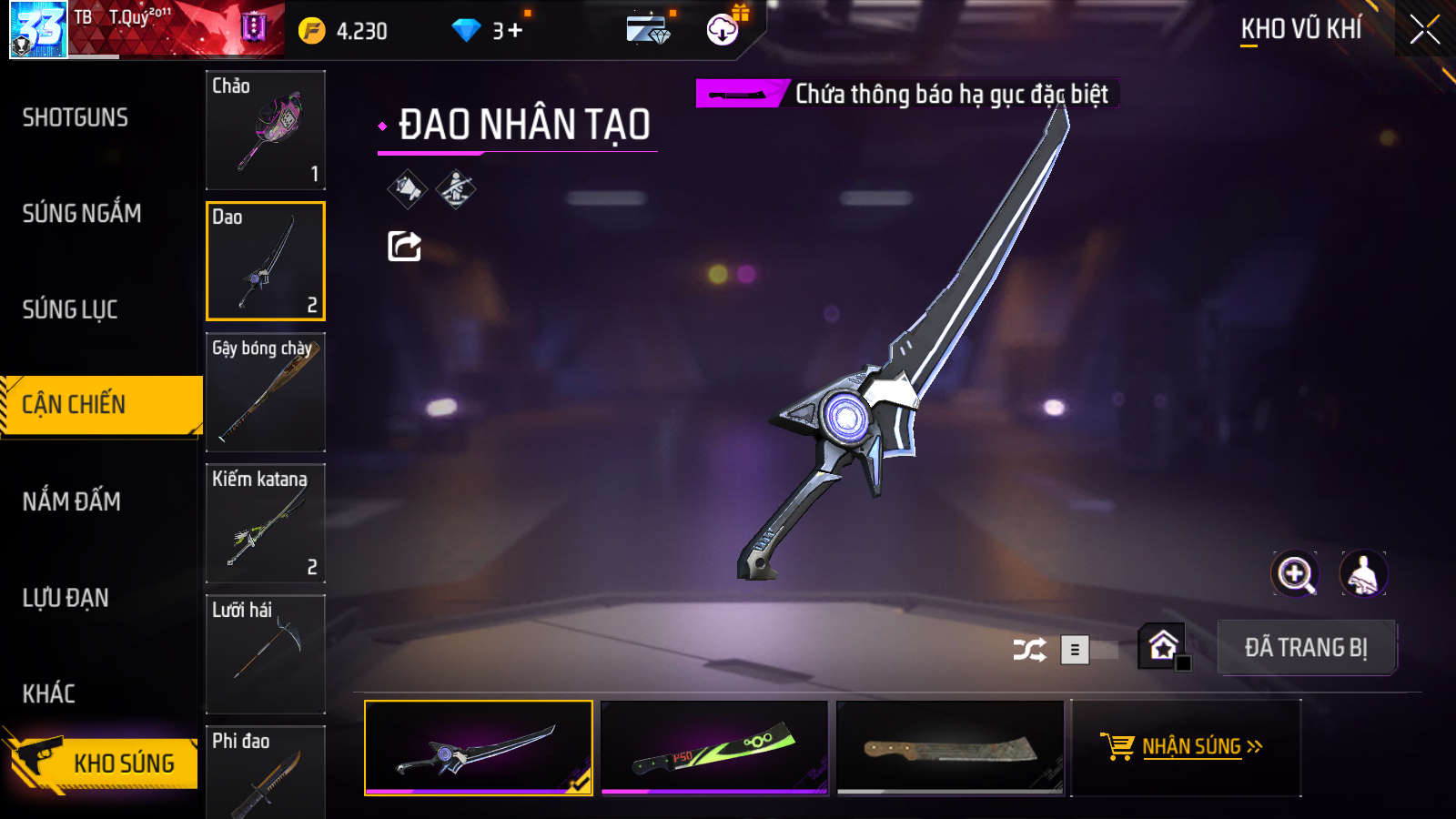Screen dimensions: 1456x819
Task: Close the weapon vault screen
Action: tap(1424, 30)
